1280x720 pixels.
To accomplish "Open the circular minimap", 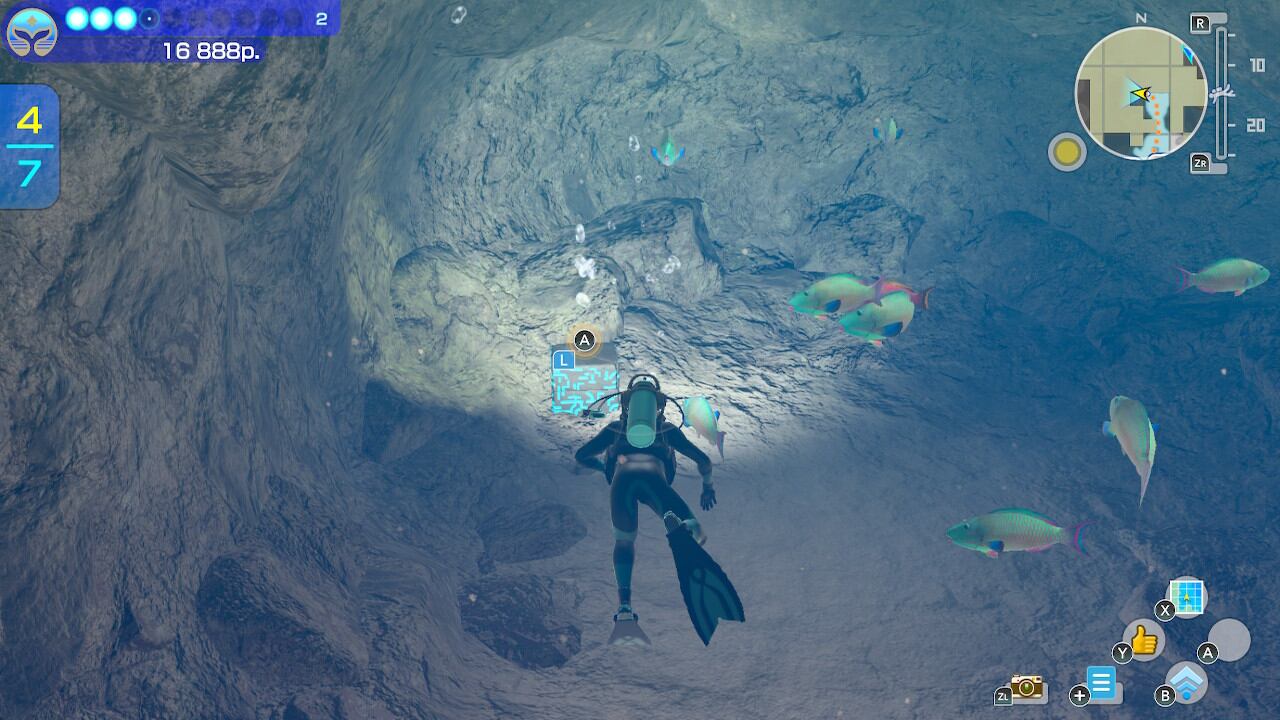I will 1141,93.
